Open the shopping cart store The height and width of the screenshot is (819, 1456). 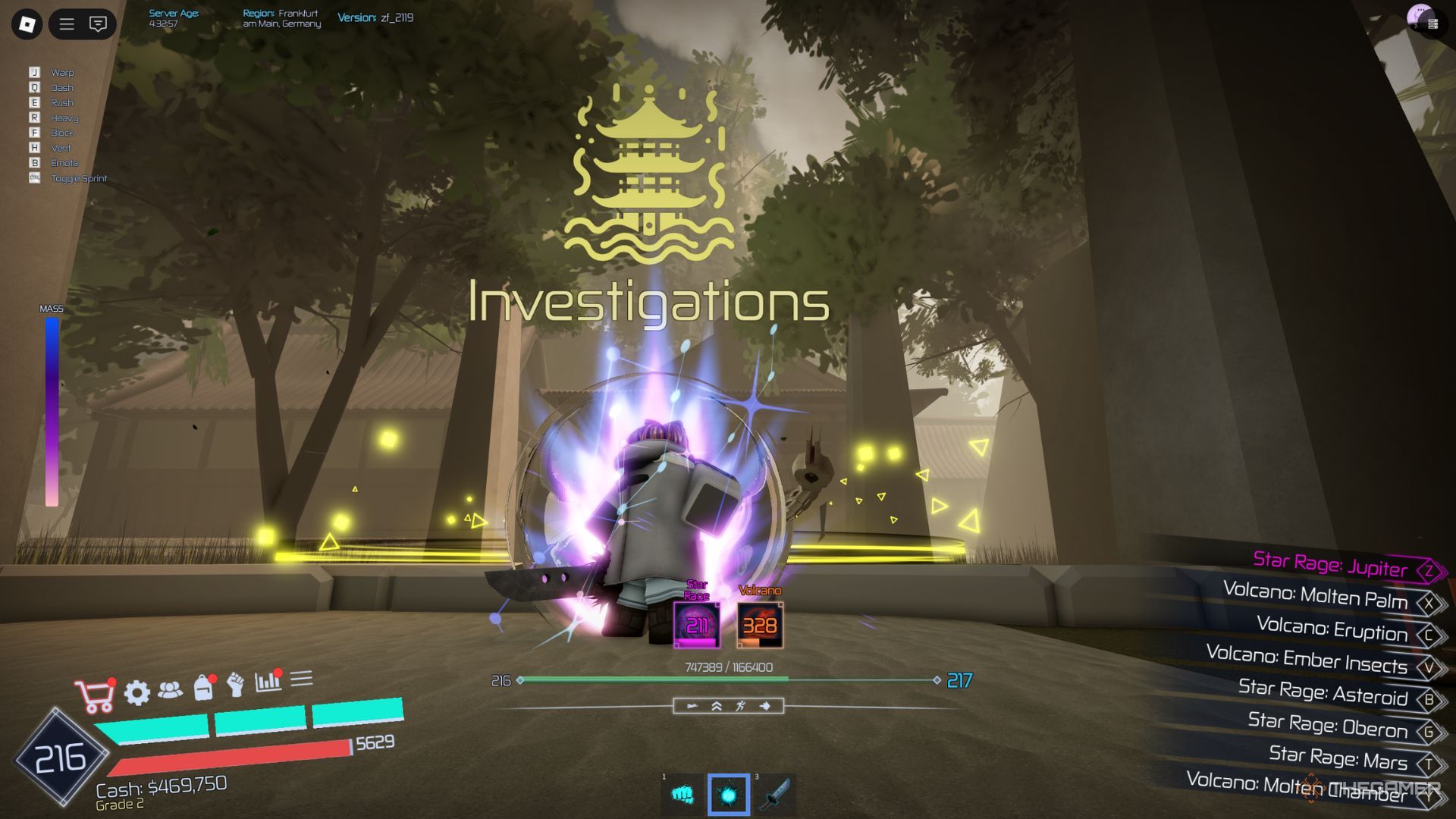(x=94, y=695)
